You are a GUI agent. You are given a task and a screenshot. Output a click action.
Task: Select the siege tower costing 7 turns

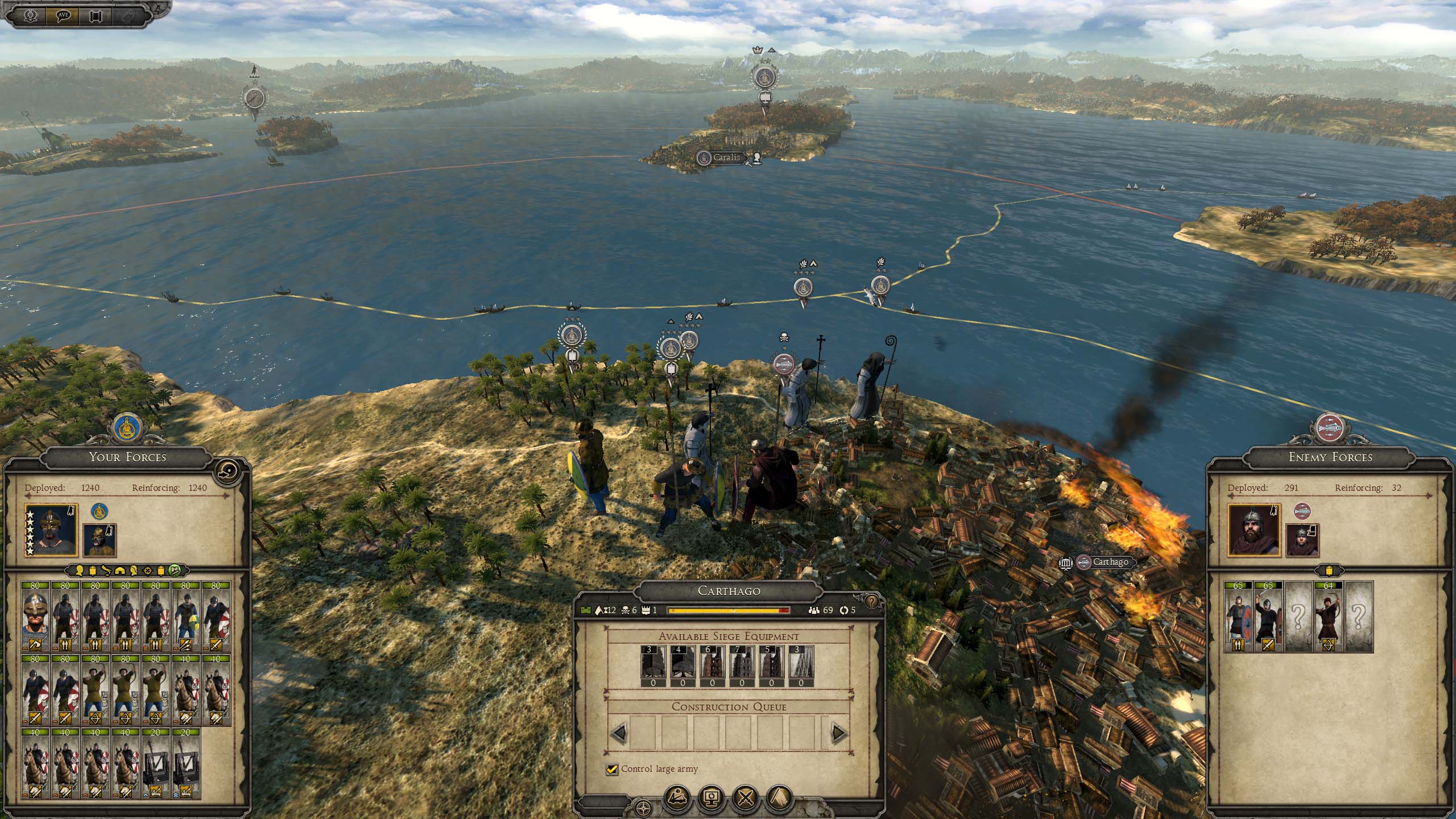point(742,666)
